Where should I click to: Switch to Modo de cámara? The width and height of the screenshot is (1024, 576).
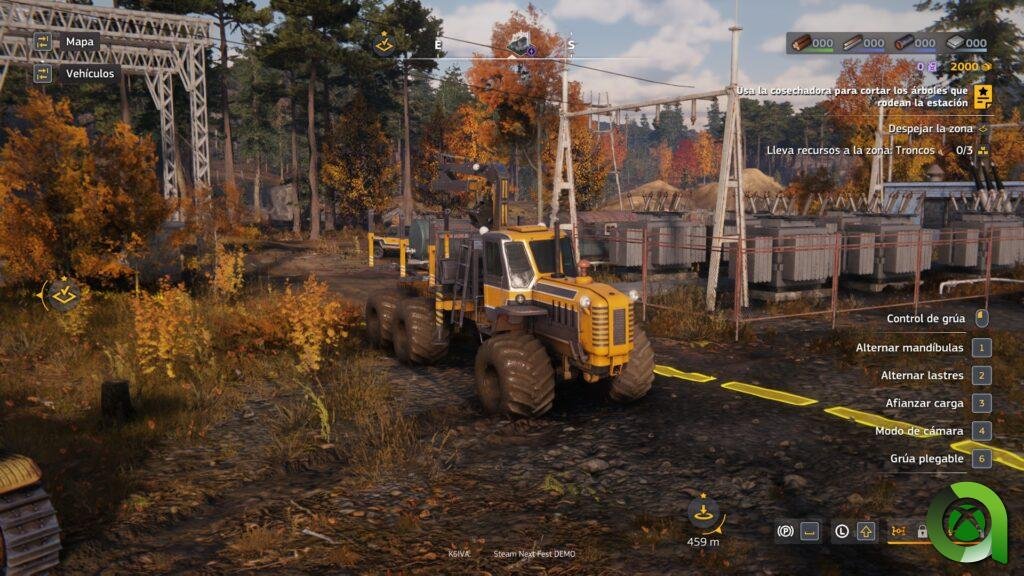coord(919,431)
